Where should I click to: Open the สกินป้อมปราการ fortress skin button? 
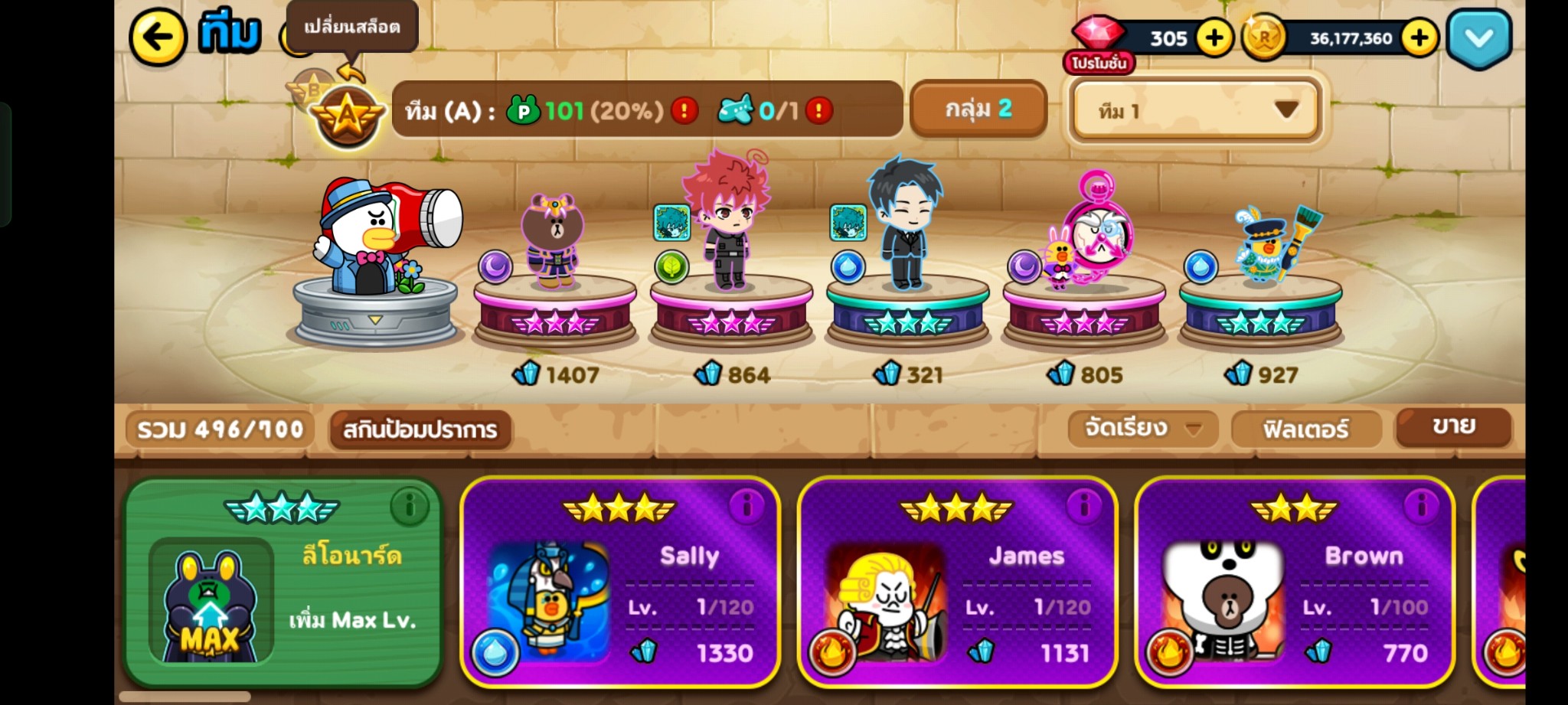coord(420,429)
